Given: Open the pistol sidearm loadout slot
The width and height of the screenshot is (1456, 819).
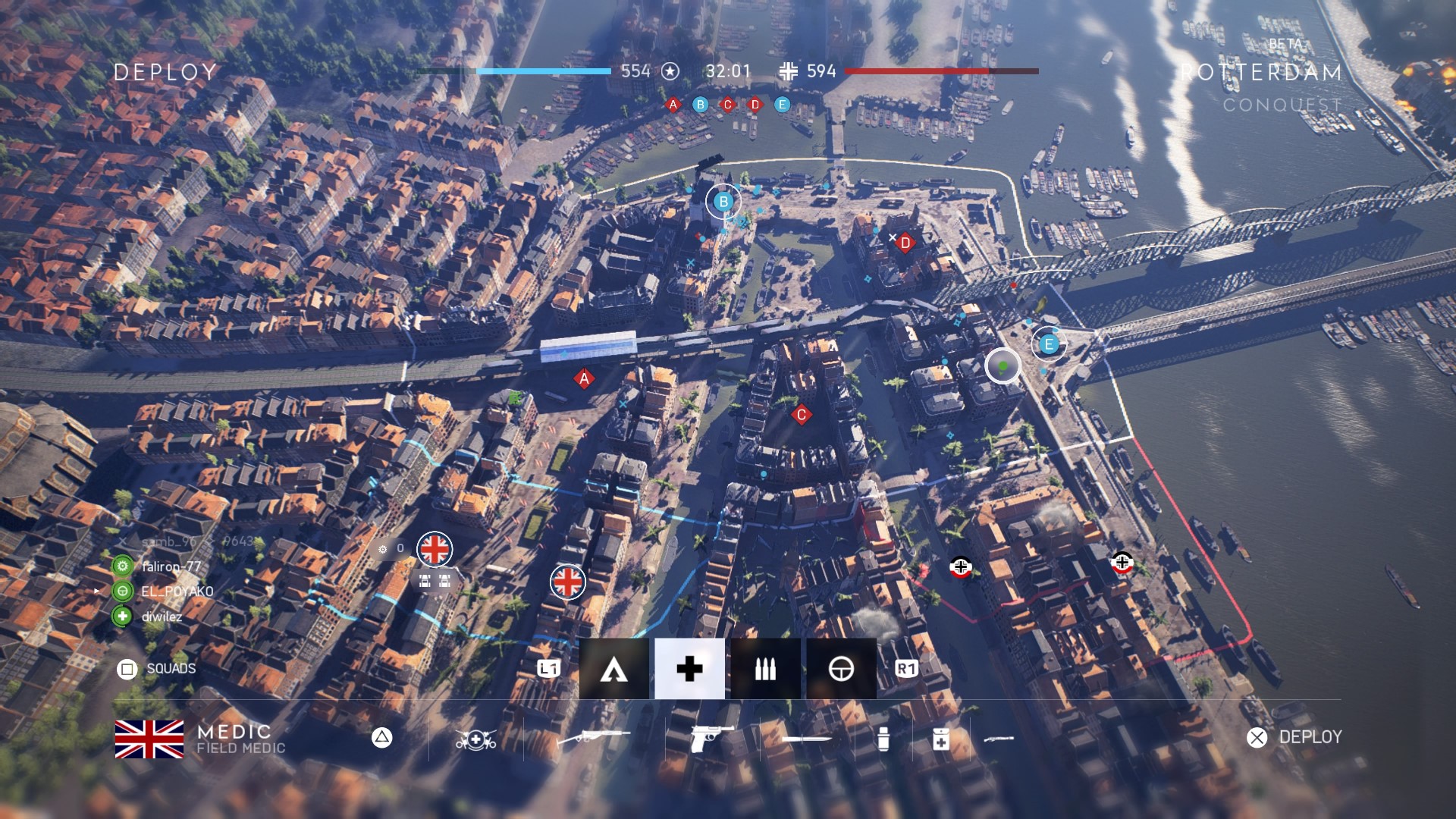Looking at the screenshot, I should (711, 738).
